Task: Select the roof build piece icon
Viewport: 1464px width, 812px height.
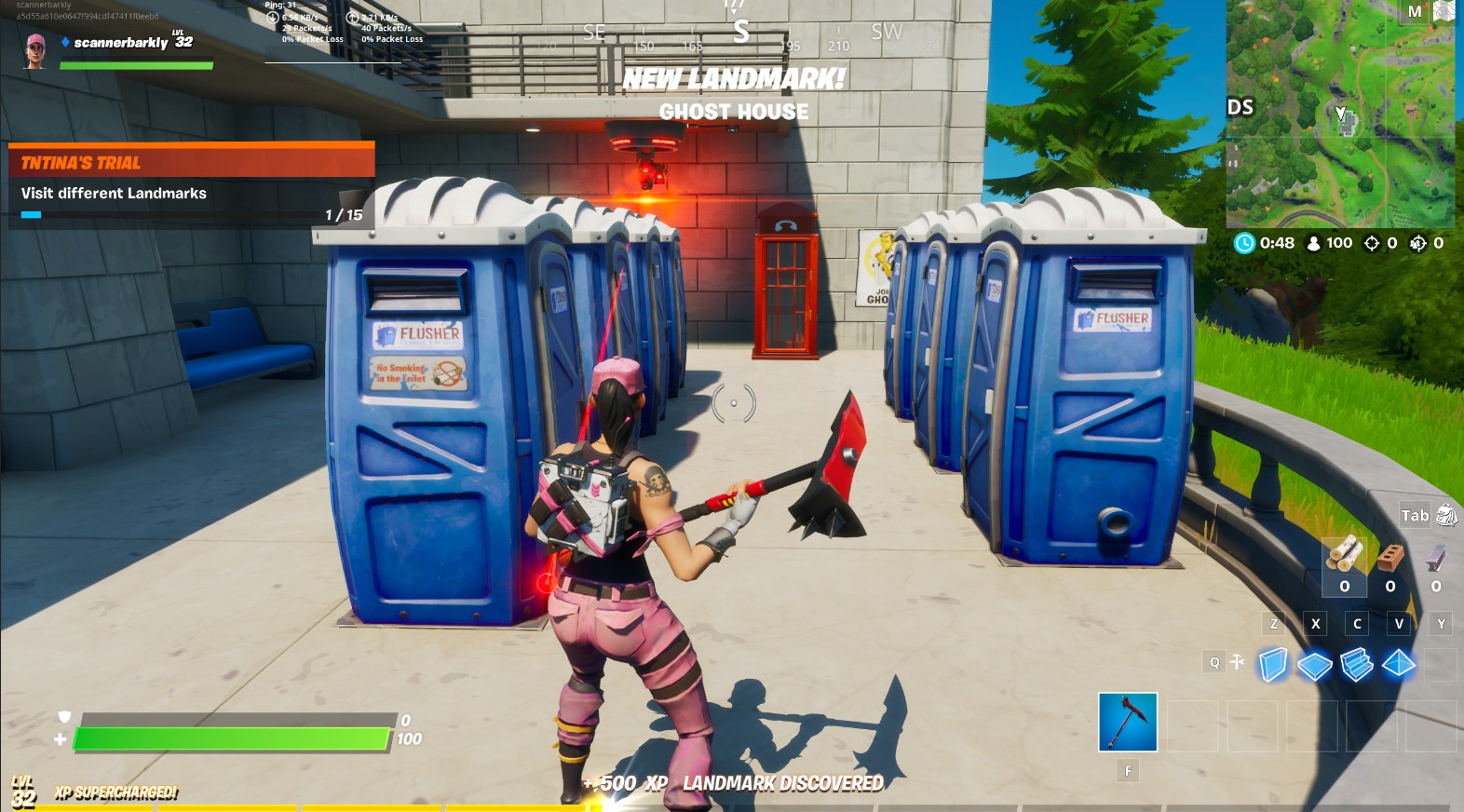Action: click(x=1397, y=665)
